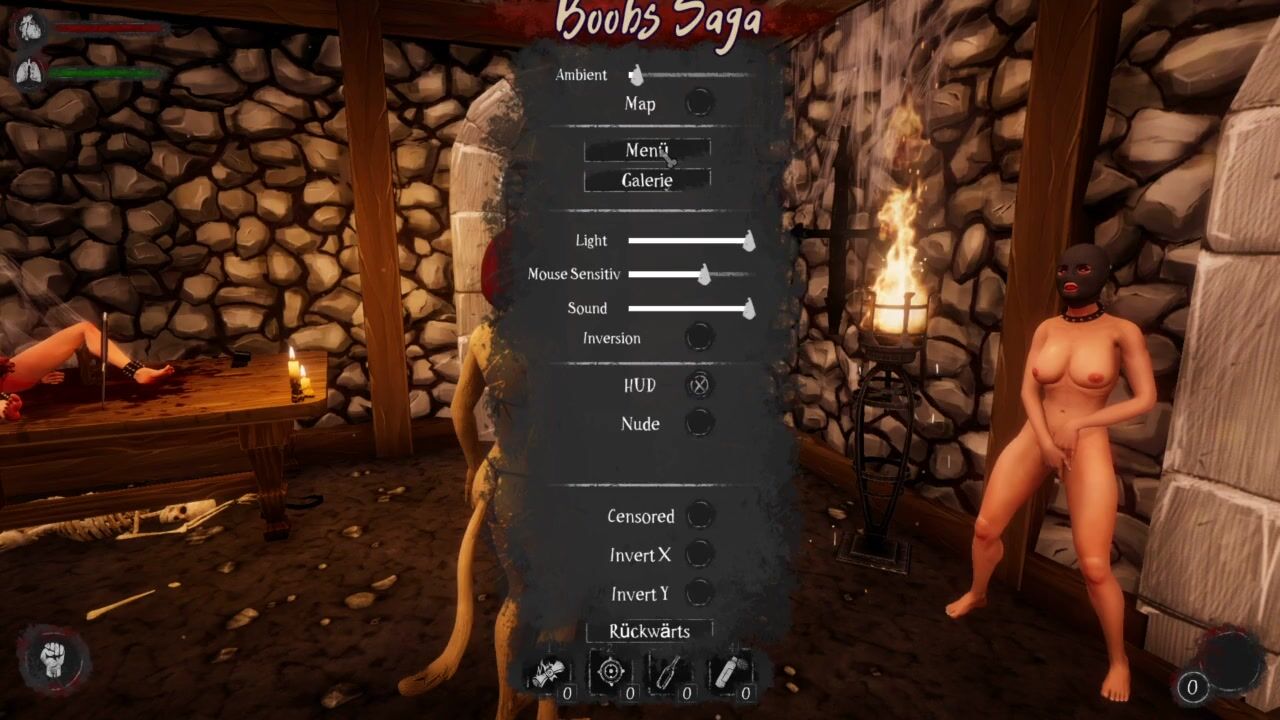1280x720 pixels.
Task: Enable the Censored option
Action: click(x=700, y=516)
